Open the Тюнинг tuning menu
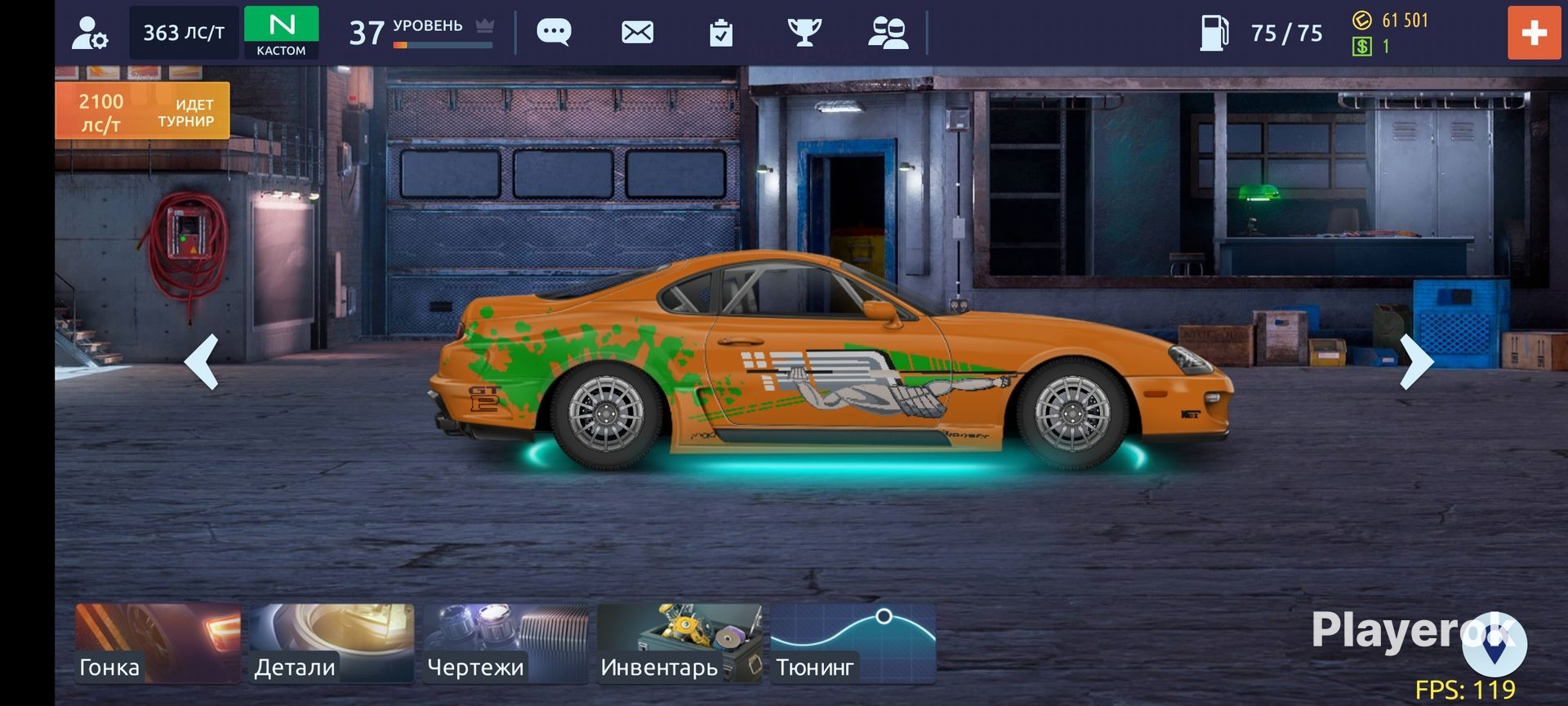The height and width of the screenshot is (706, 1568). (853, 643)
